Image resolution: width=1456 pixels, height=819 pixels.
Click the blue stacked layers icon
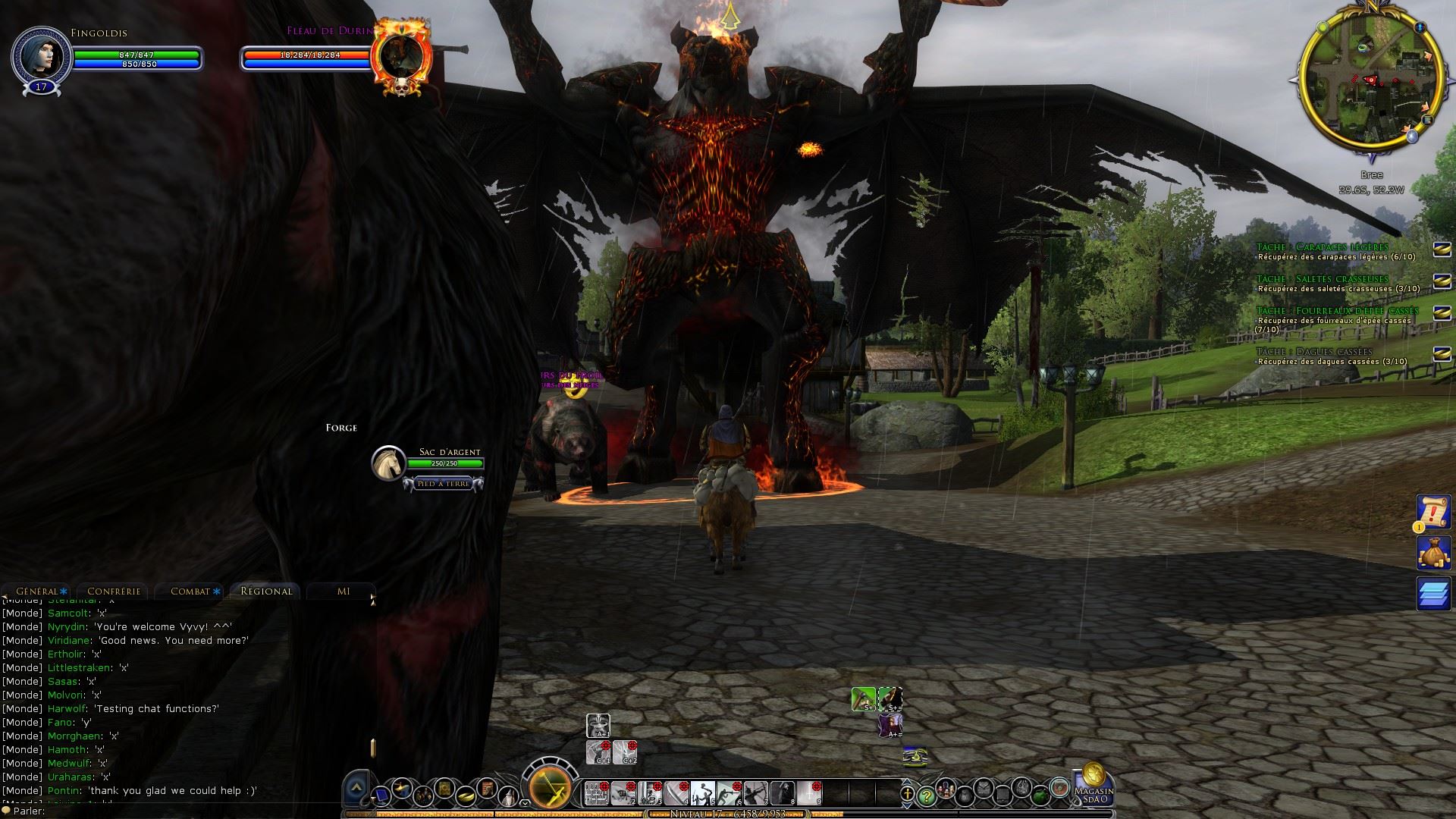pyautogui.click(x=1434, y=594)
